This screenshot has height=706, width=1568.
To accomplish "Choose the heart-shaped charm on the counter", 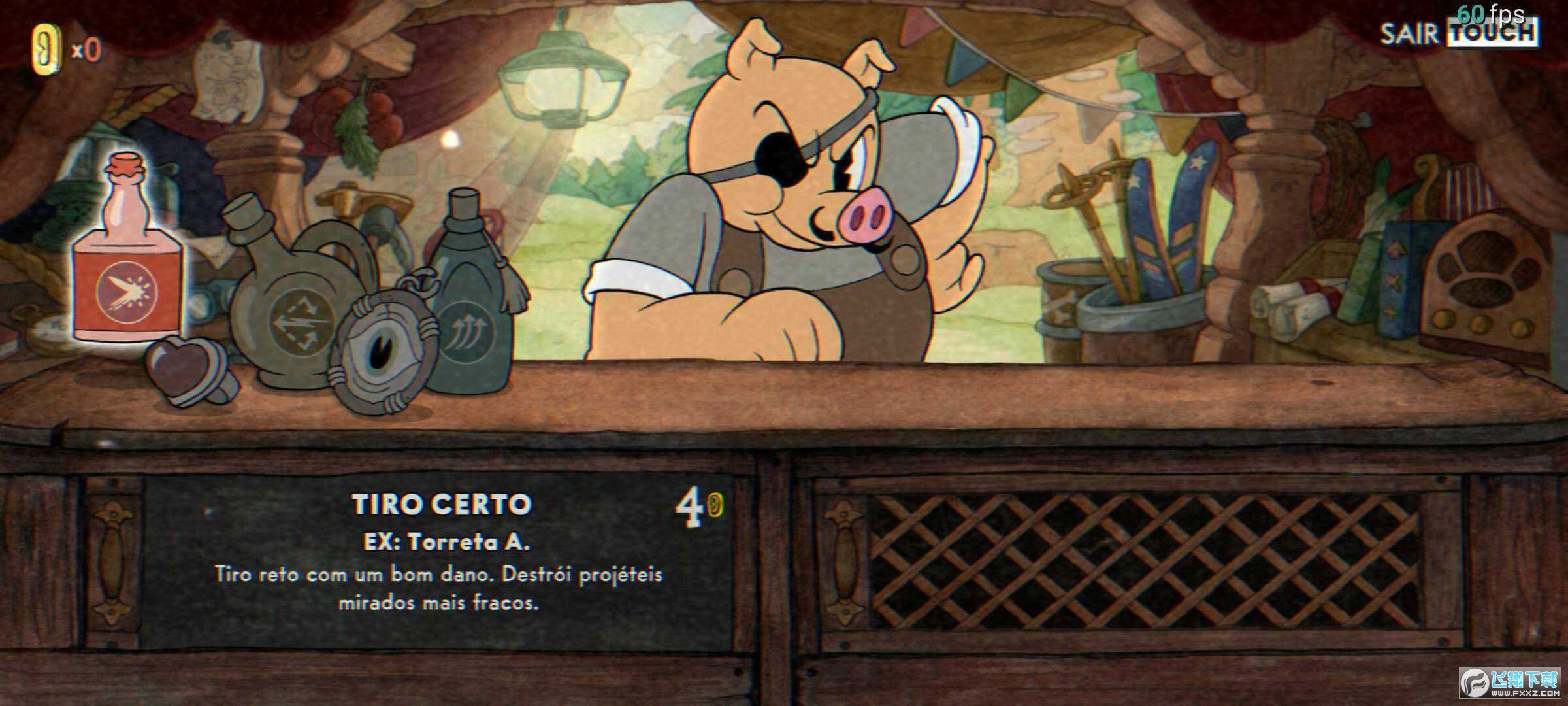I will click(187, 371).
